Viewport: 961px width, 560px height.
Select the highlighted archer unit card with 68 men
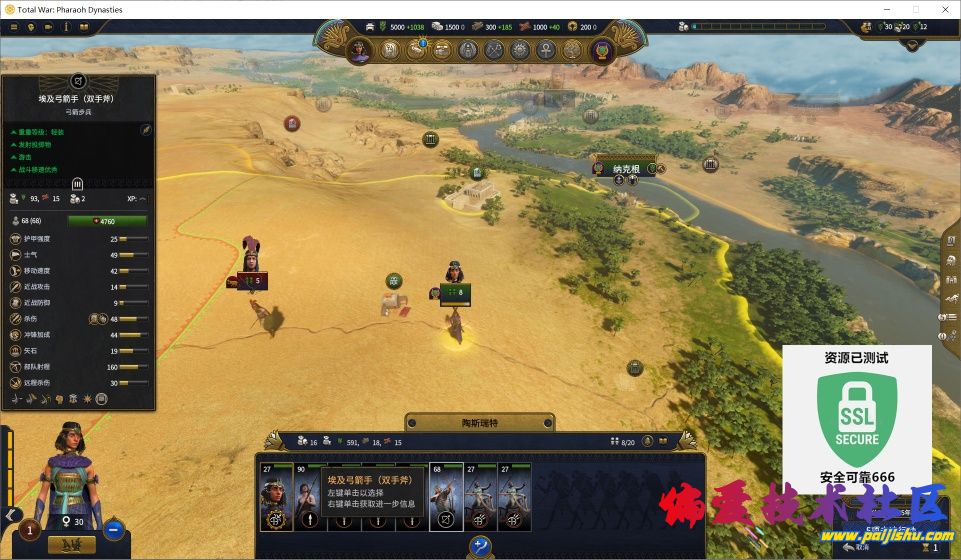[x=444, y=496]
